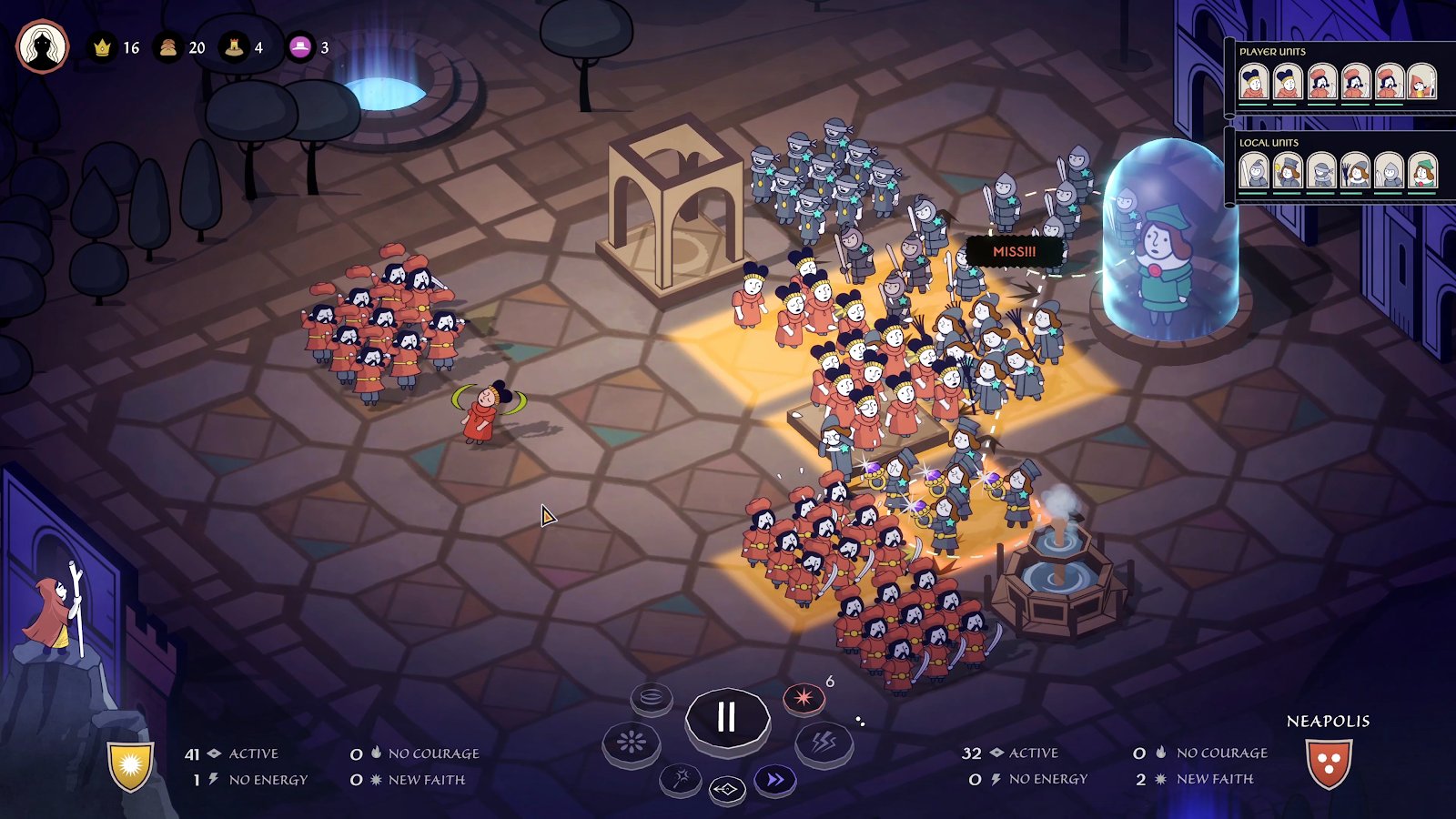This screenshot has width=1456, height=819.
Task: Use the magic wand ability button
Action: click(x=681, y=779)
